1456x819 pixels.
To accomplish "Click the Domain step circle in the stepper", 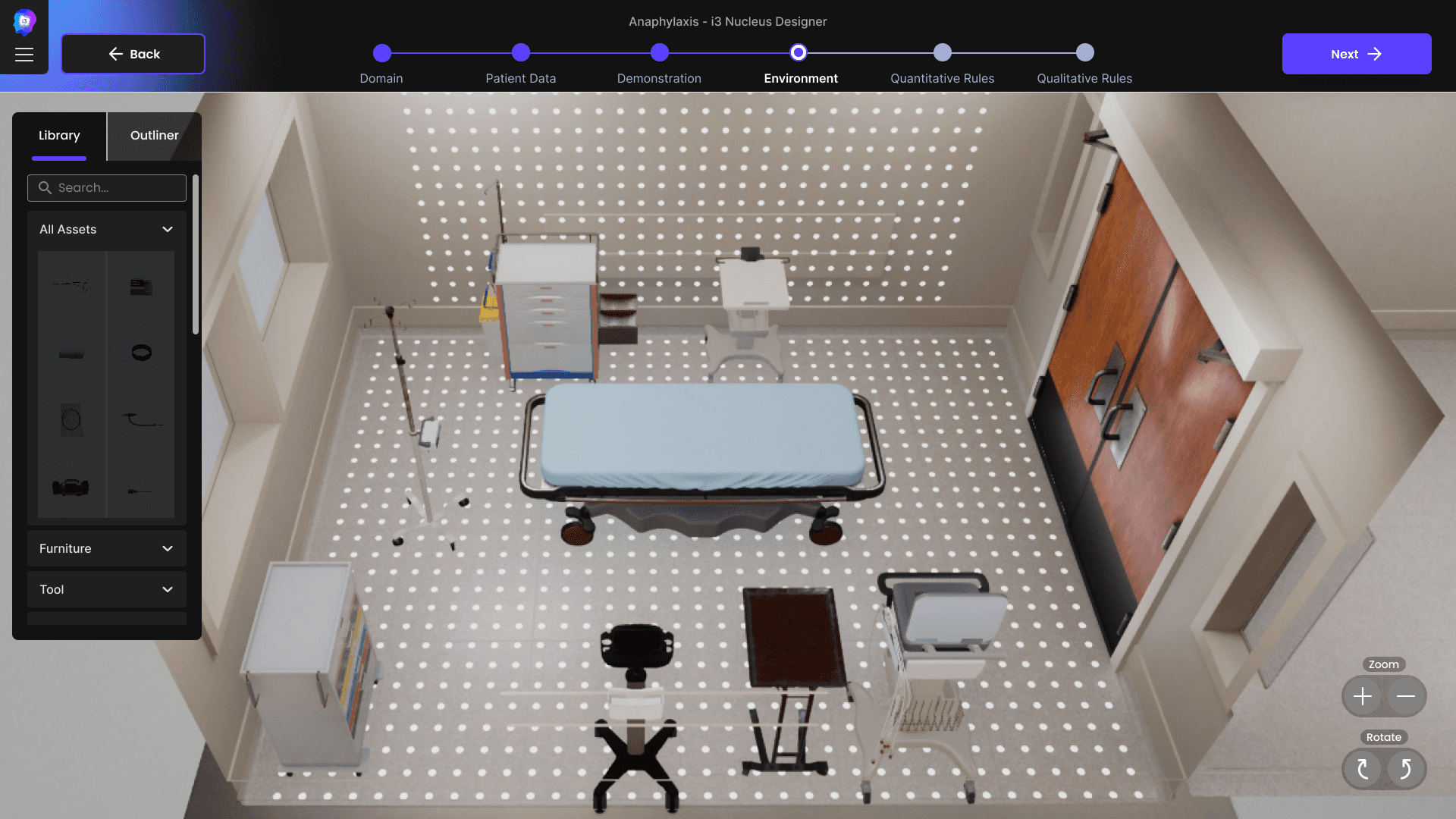I will click(x=382, y=53).
